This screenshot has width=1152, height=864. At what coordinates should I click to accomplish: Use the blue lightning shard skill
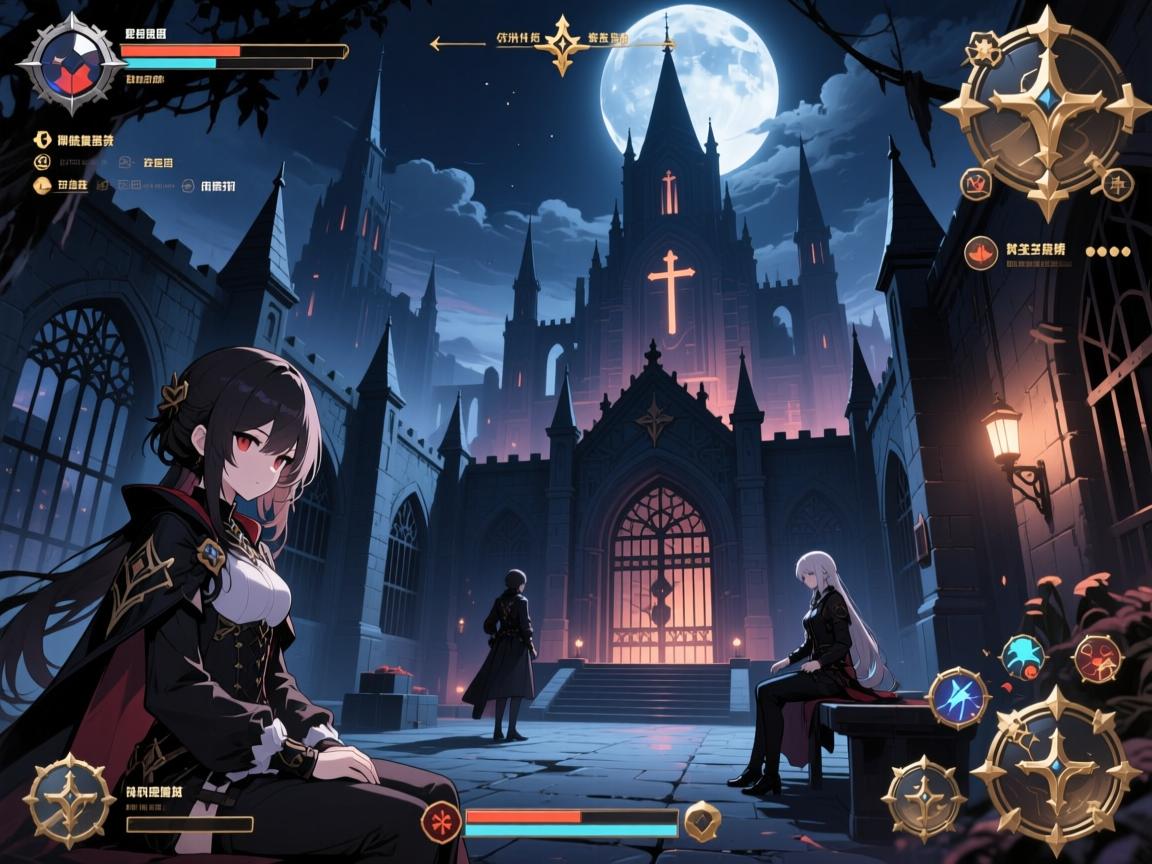click(x=958, y=697)
